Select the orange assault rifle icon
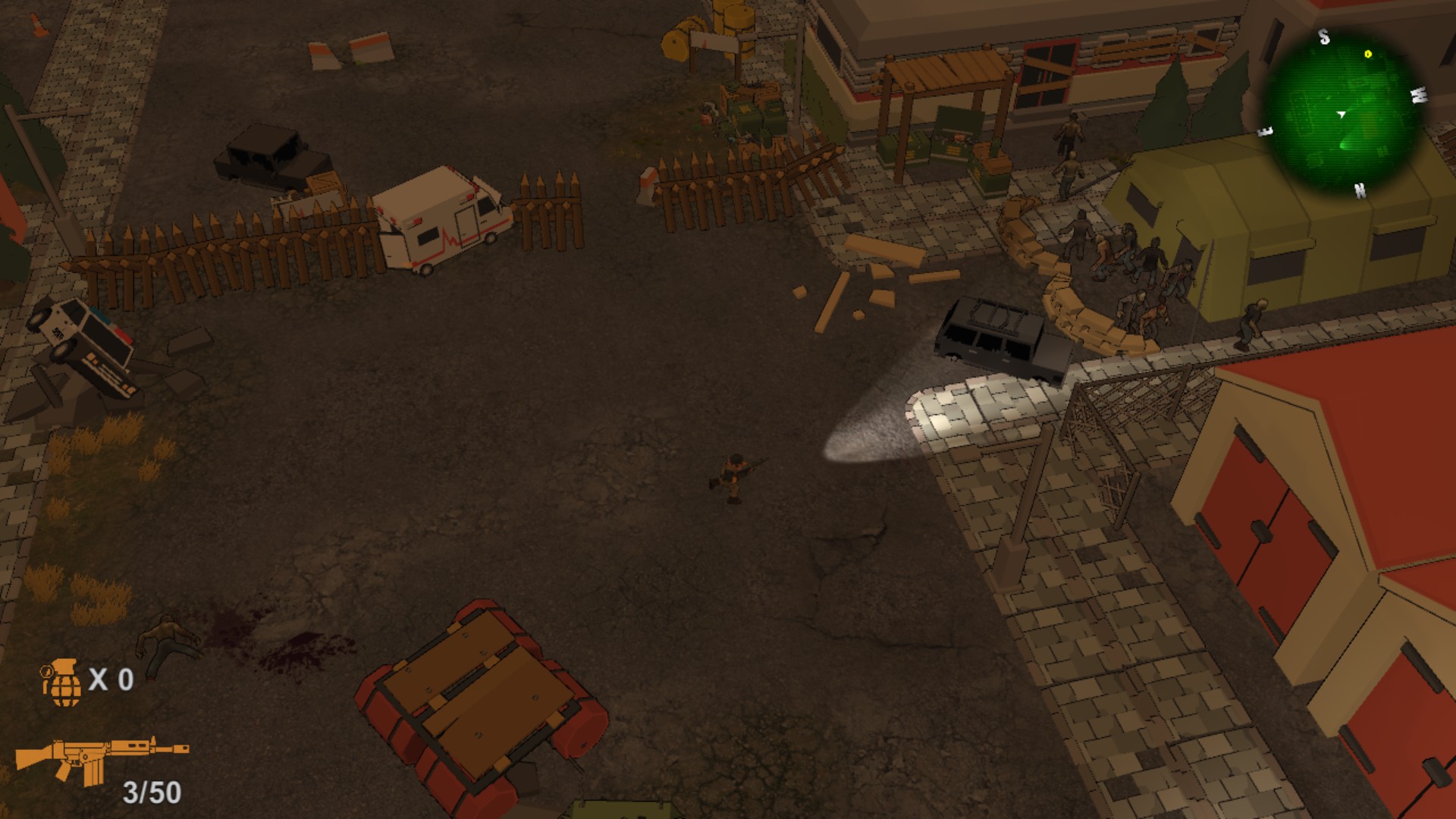1456x819 pixels. coord(101,757)
